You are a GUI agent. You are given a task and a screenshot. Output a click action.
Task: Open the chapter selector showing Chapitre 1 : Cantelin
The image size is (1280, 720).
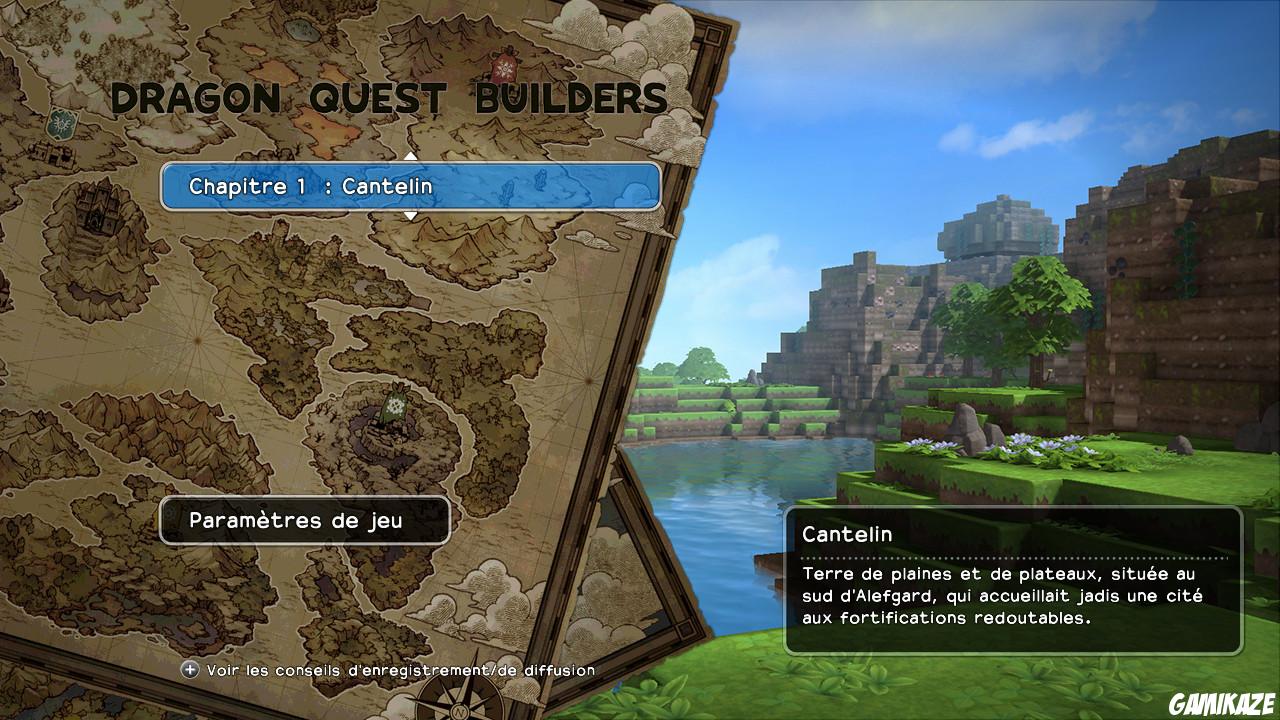[412, 186]
